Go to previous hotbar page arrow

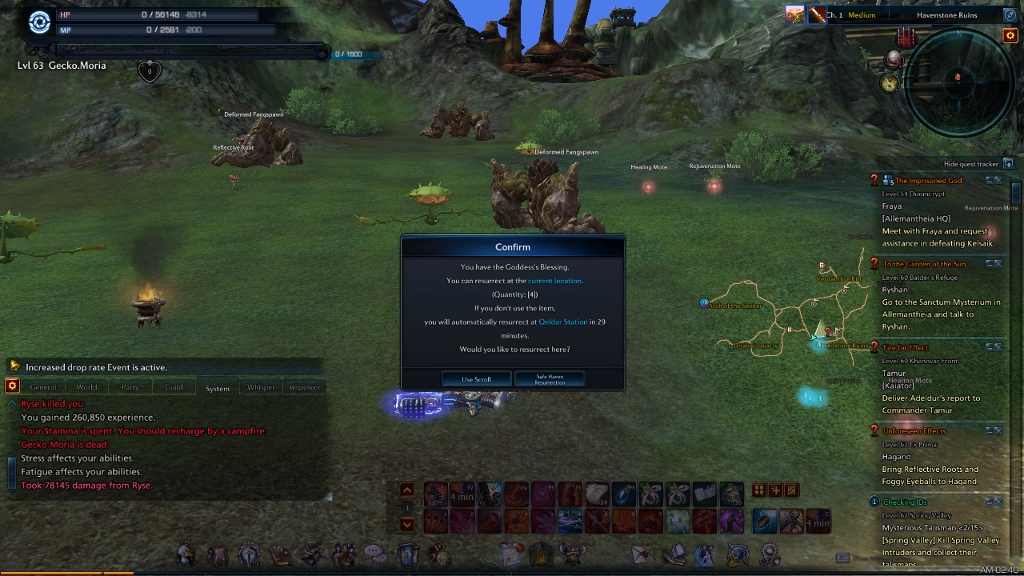(407, 490)
